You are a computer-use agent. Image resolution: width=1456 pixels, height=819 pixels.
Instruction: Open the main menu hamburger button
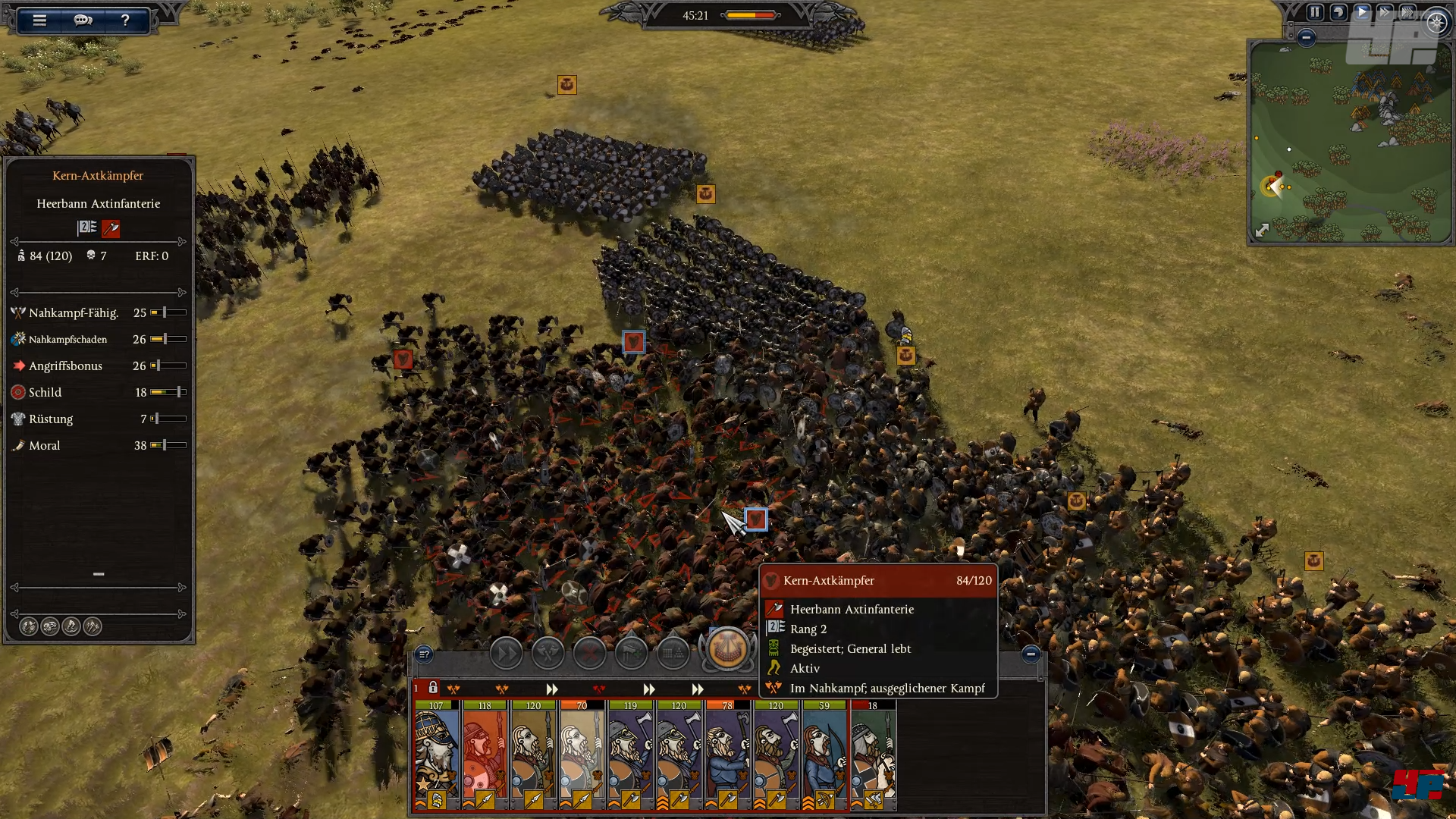pos(39,20)
